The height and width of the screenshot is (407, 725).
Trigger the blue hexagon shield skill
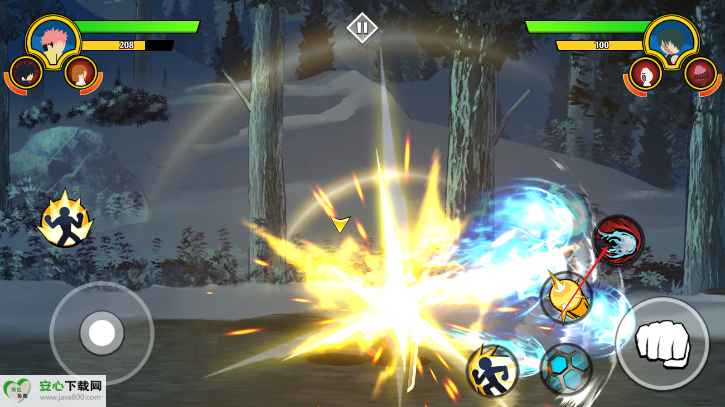coord(566,368)
